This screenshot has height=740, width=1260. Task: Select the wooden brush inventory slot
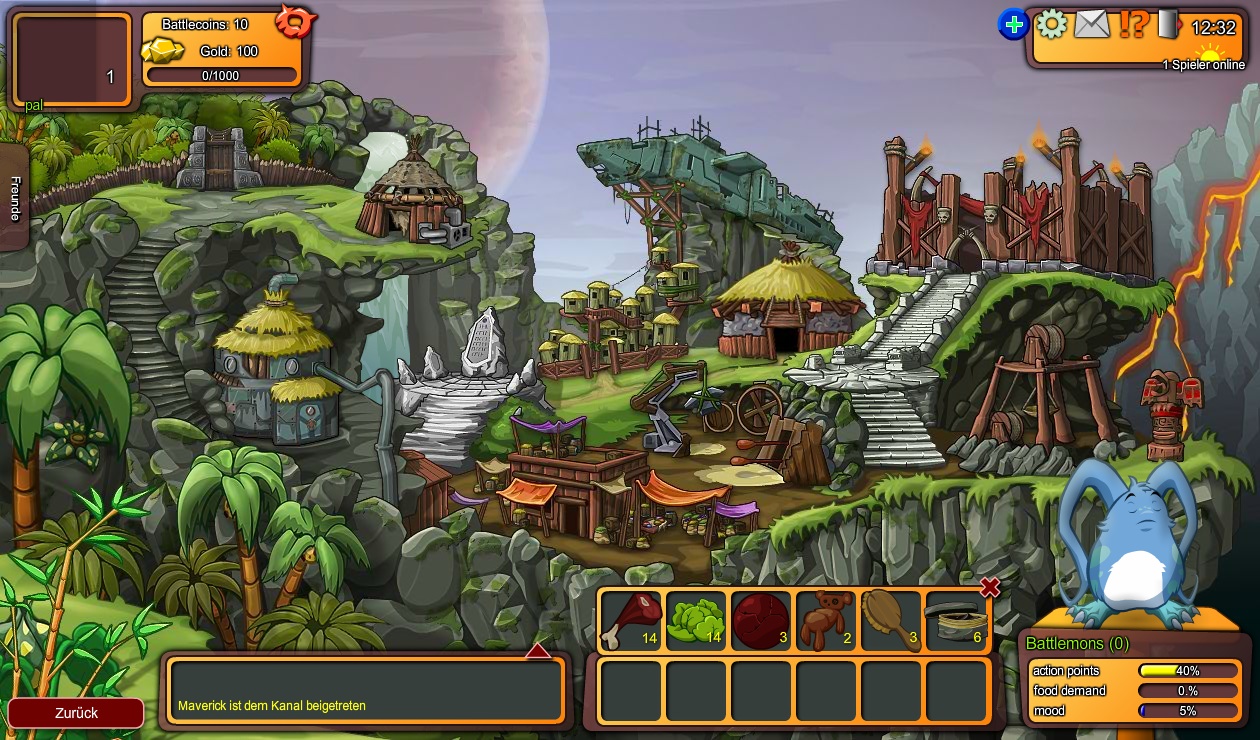click(x=890, y=621)
